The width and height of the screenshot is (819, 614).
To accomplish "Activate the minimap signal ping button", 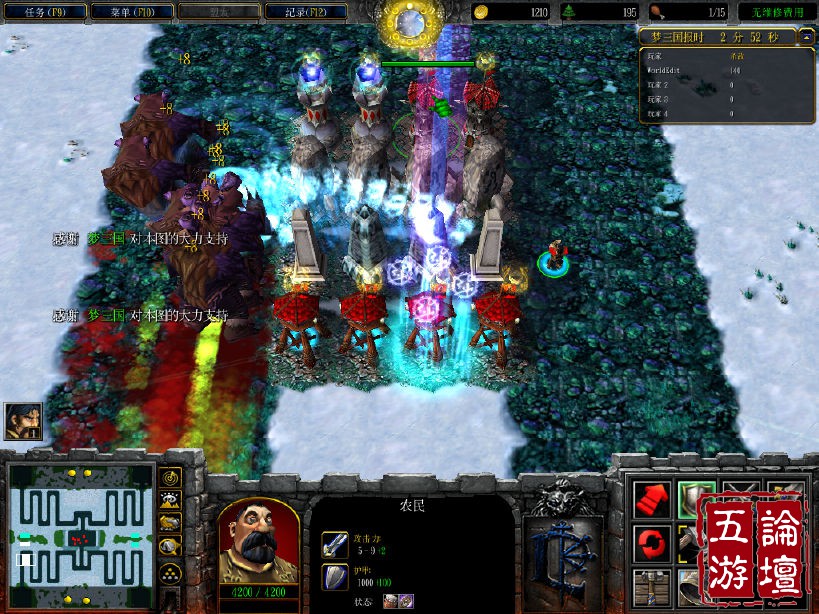I will [171, 477].
